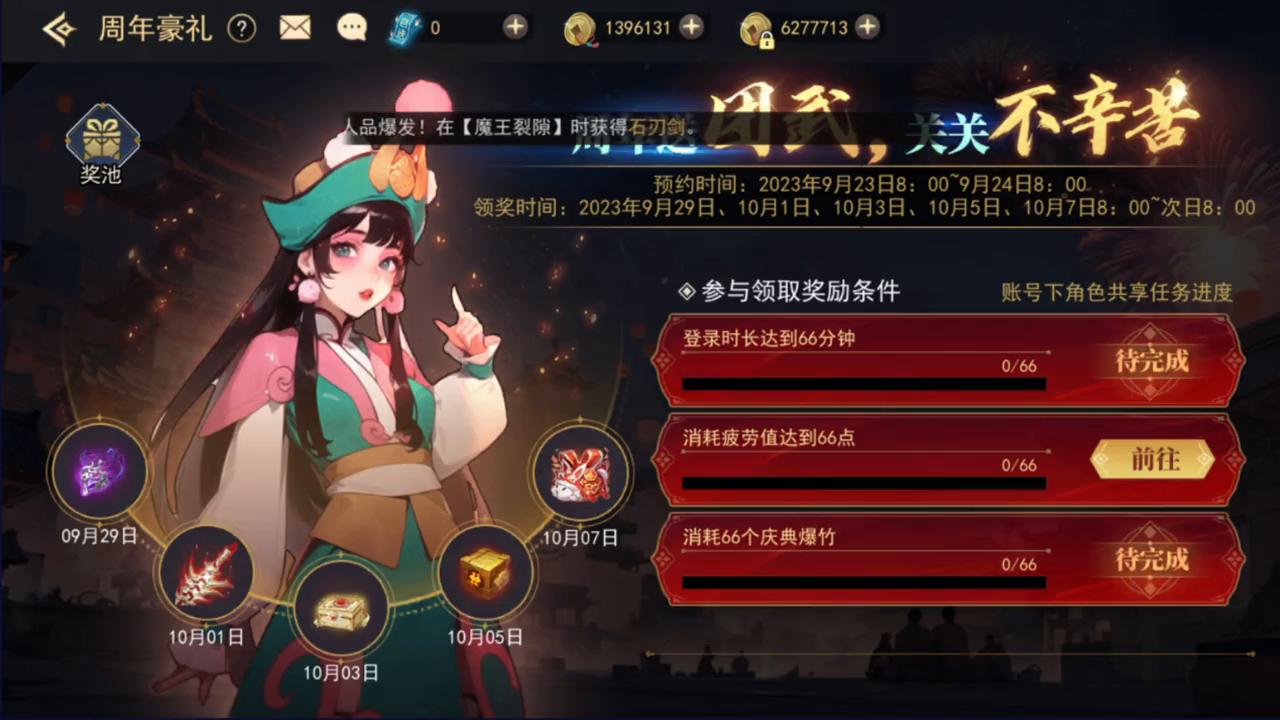Click the question mark help icon

[x=242, y=28]
